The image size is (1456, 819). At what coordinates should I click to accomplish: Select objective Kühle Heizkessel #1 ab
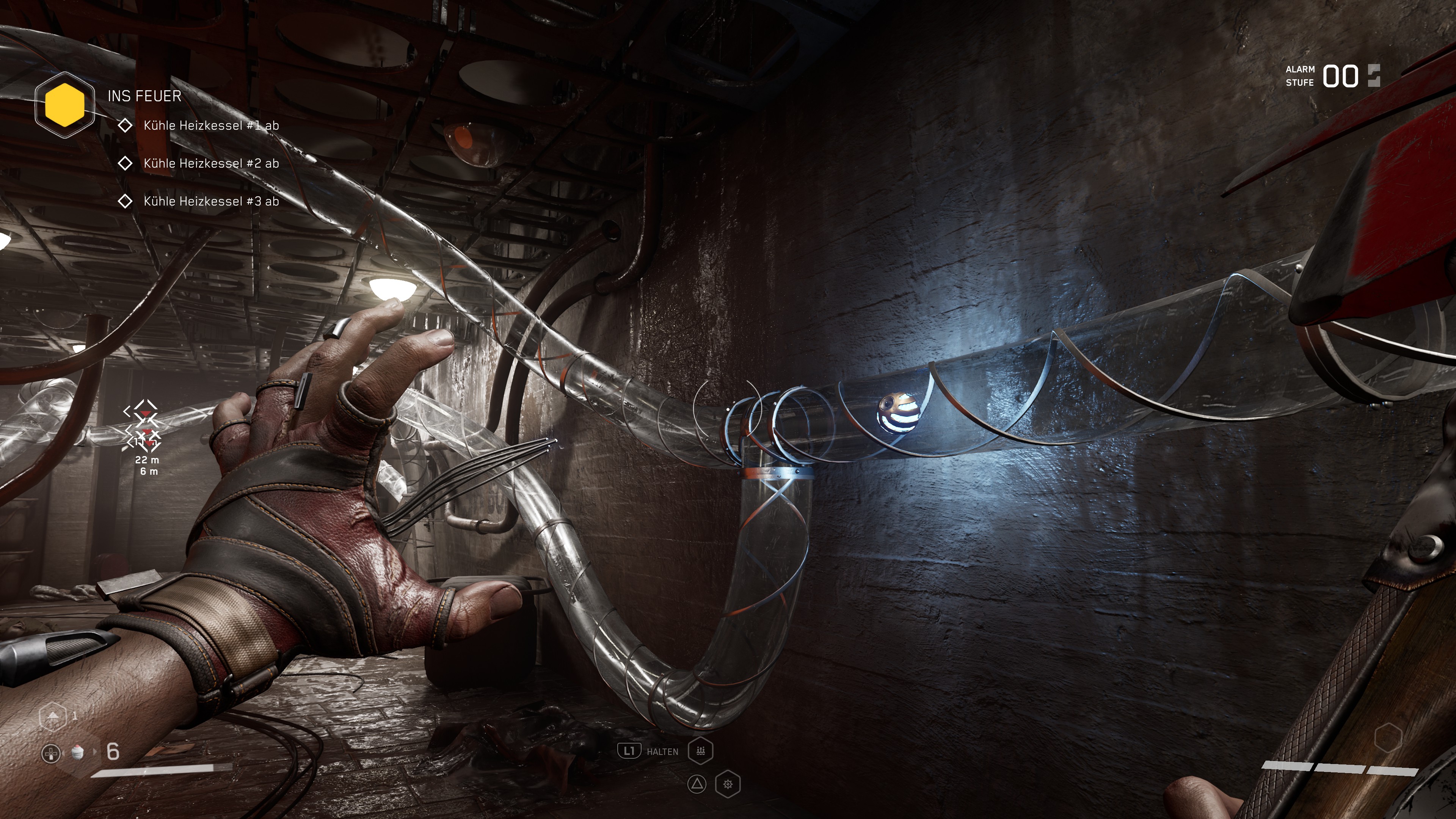point(210,126)
